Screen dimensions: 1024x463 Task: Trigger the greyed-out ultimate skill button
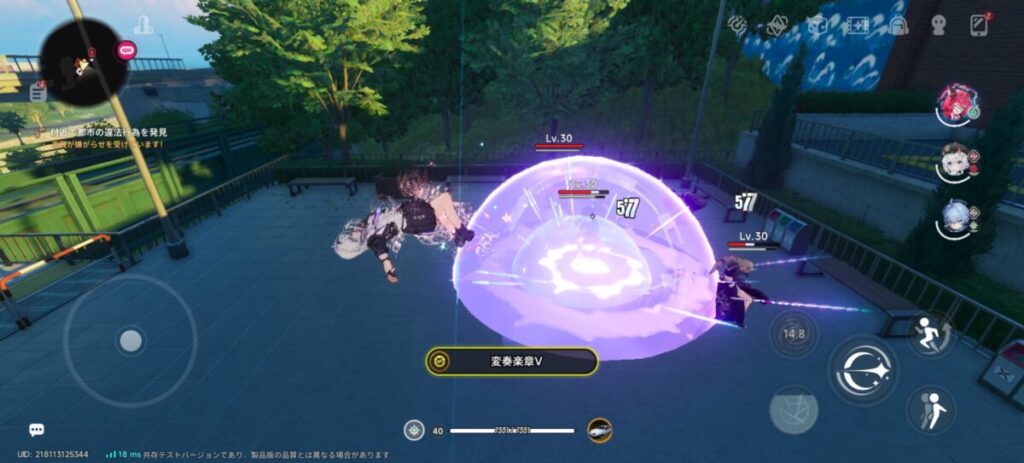tap(793, 409)
